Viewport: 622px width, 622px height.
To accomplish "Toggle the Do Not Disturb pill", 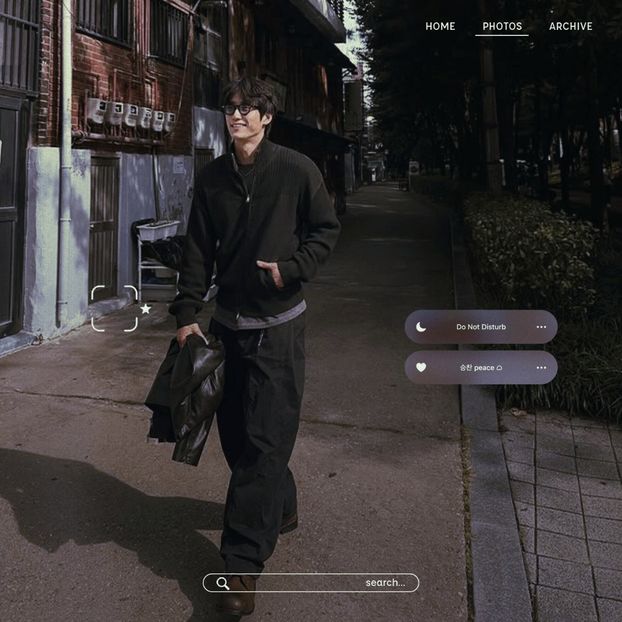I will click(481, 327).
